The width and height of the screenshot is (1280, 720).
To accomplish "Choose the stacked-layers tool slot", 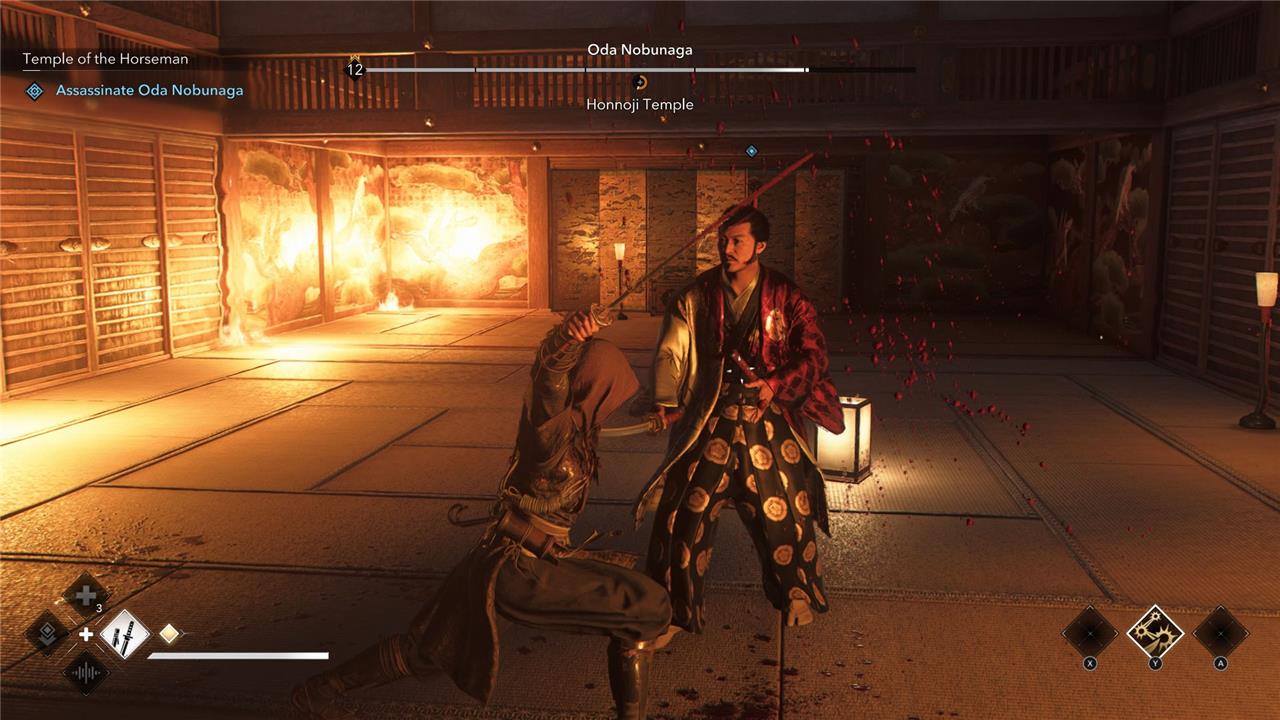I will coord(47,633).
